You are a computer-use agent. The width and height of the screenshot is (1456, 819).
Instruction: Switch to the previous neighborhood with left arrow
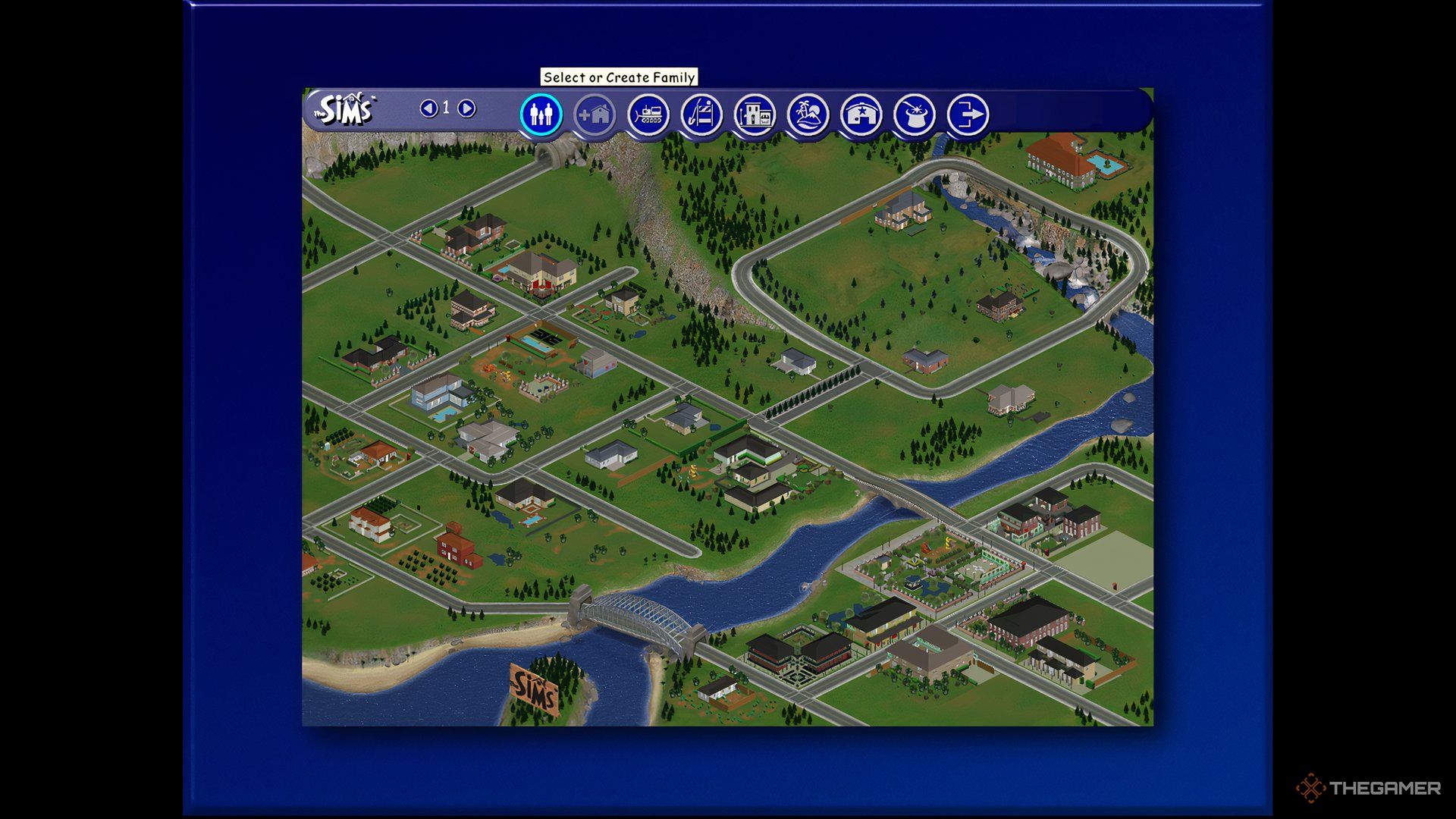click(x=428, y=108)
